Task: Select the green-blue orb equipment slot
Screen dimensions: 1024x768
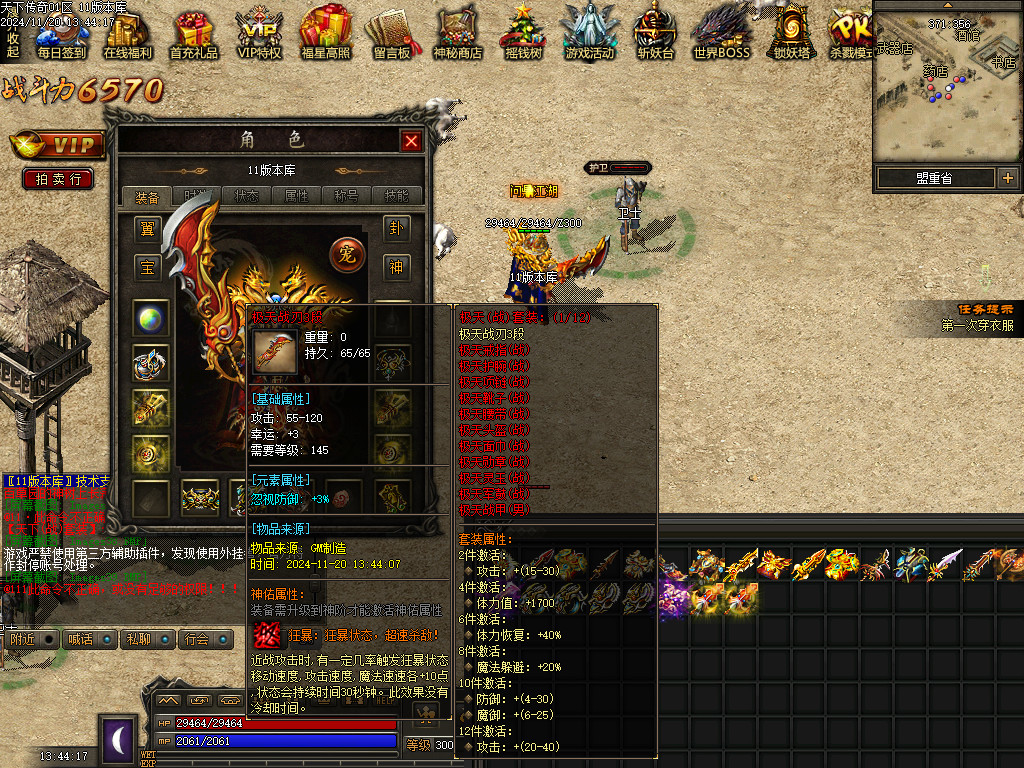Action: pos(151,319)
